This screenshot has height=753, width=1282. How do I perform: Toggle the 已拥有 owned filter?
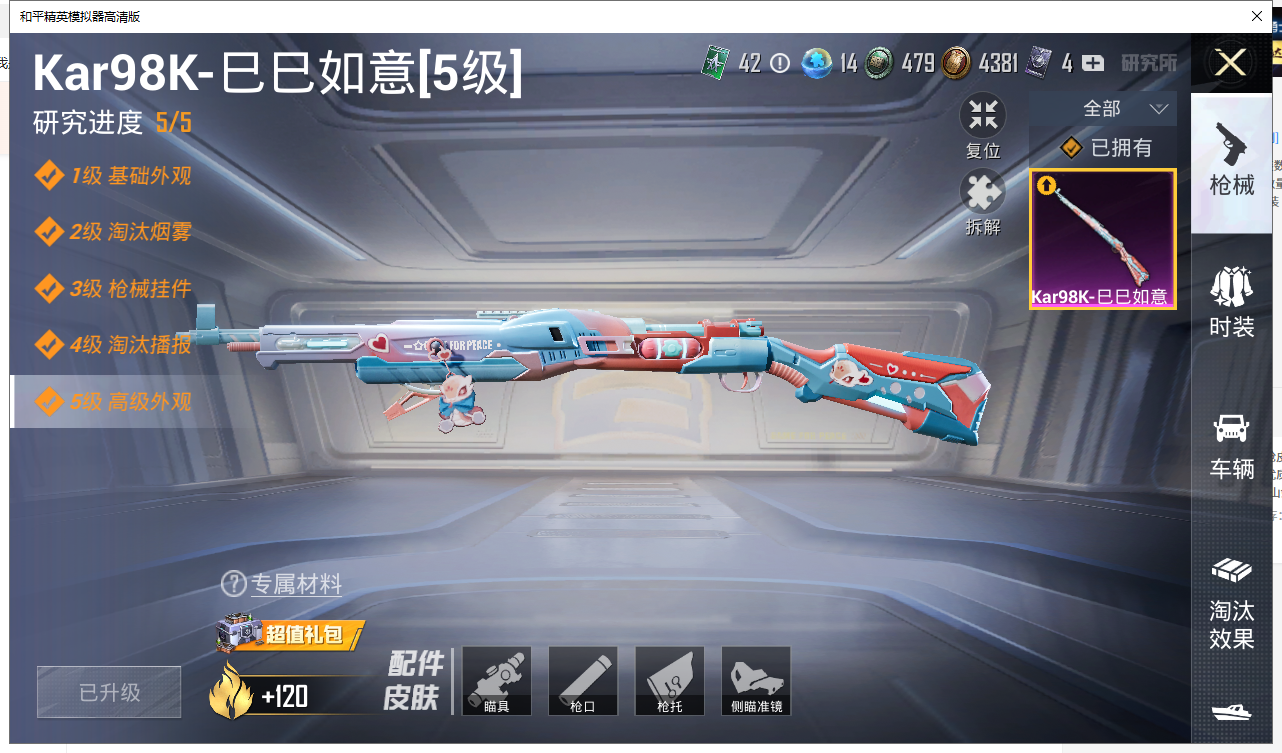point(1106,148)
